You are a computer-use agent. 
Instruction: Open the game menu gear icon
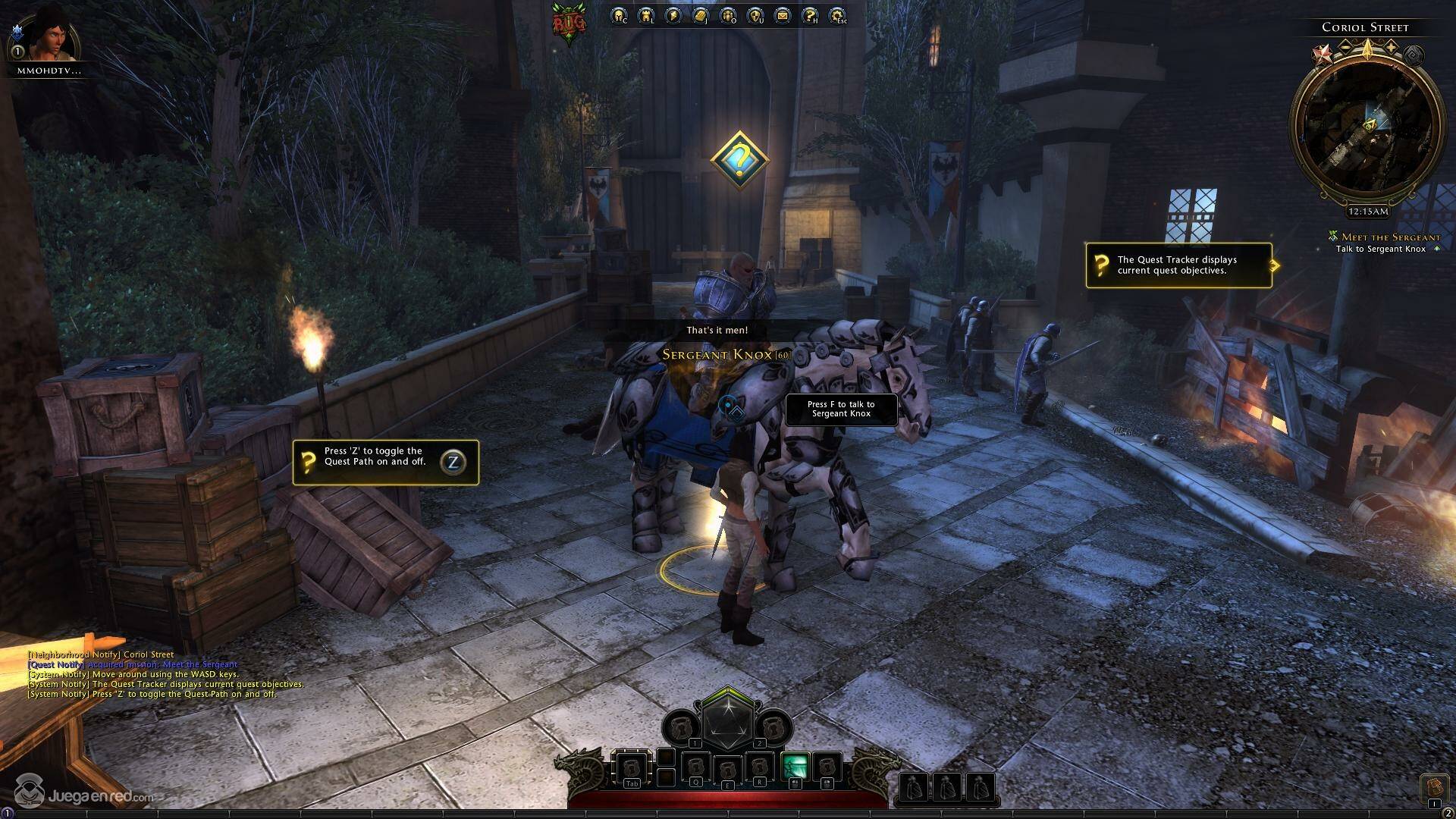coord(837,15)
